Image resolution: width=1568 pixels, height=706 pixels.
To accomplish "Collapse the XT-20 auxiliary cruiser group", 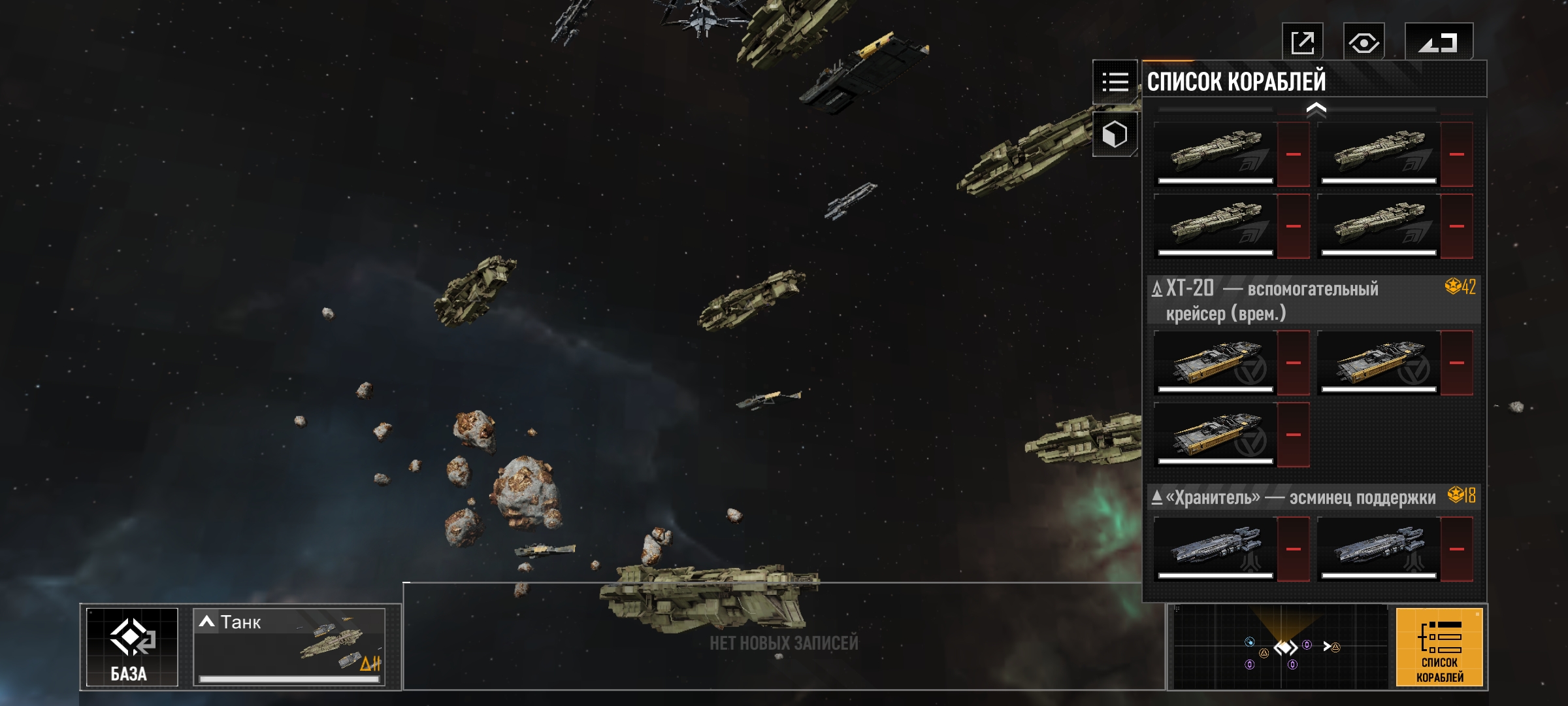I will (x=1157, y=288).
